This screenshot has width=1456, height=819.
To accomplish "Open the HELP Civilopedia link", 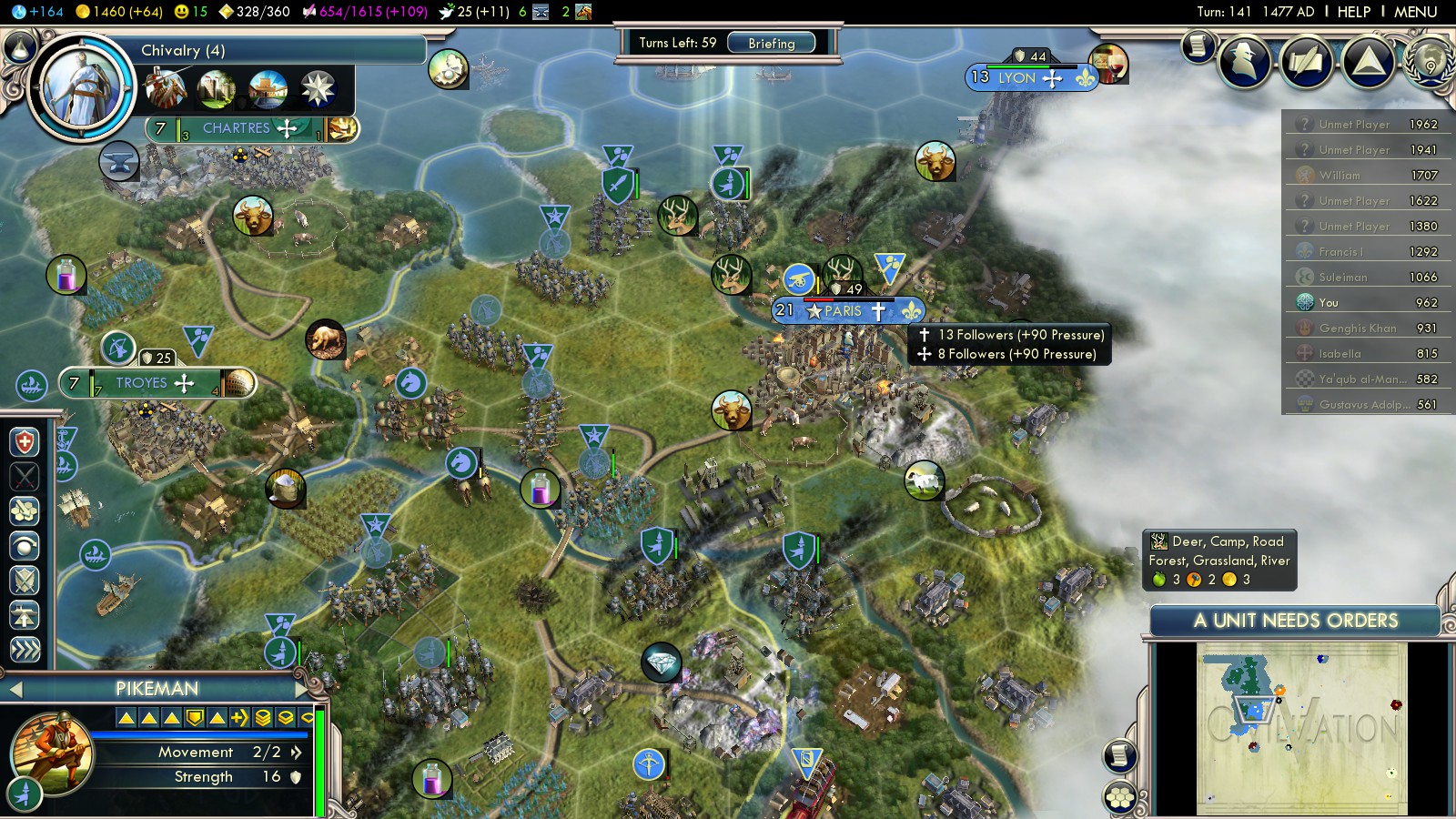I will point(1353,12).
